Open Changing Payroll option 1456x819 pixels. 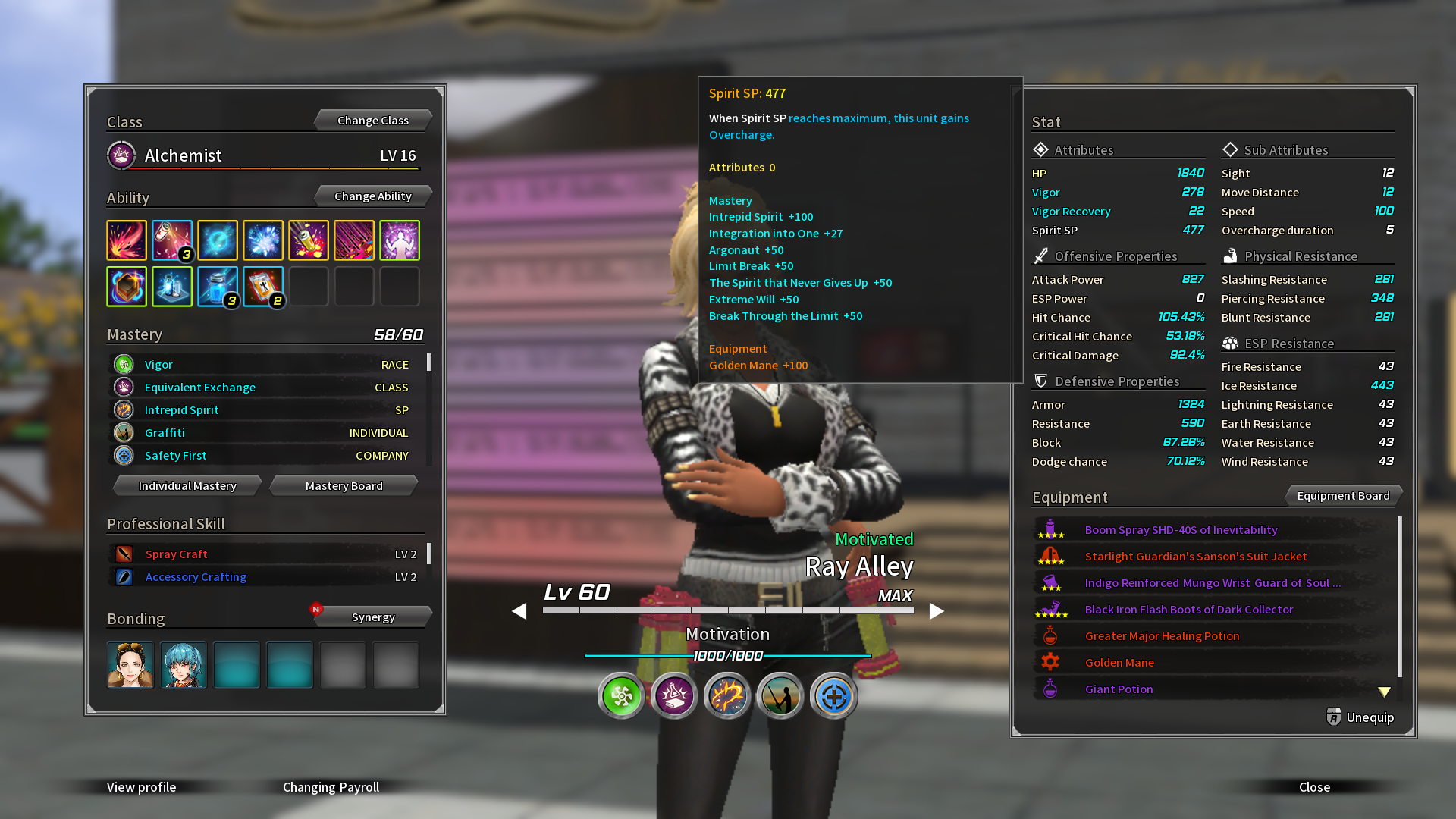tap(331, 787)
